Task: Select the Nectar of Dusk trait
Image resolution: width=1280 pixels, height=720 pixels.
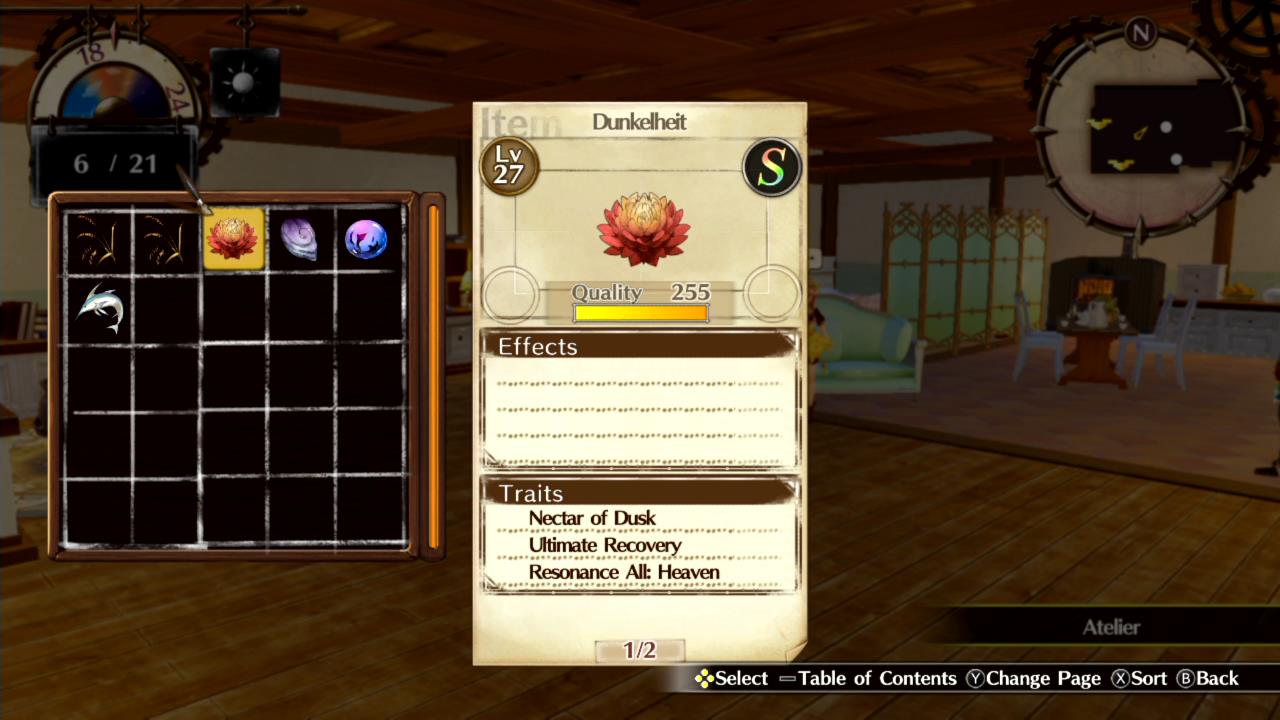Action: pos(591,518)
